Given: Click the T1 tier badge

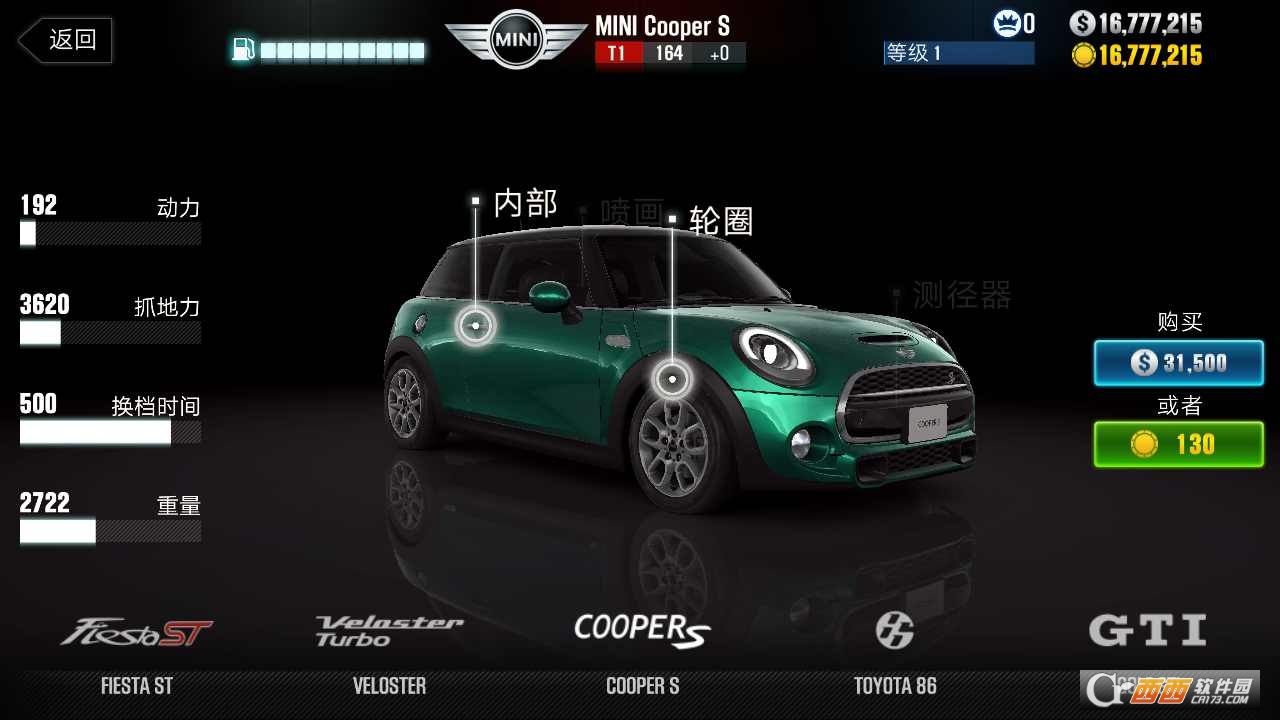Looking at the screenshot, I should coord(617,53).
